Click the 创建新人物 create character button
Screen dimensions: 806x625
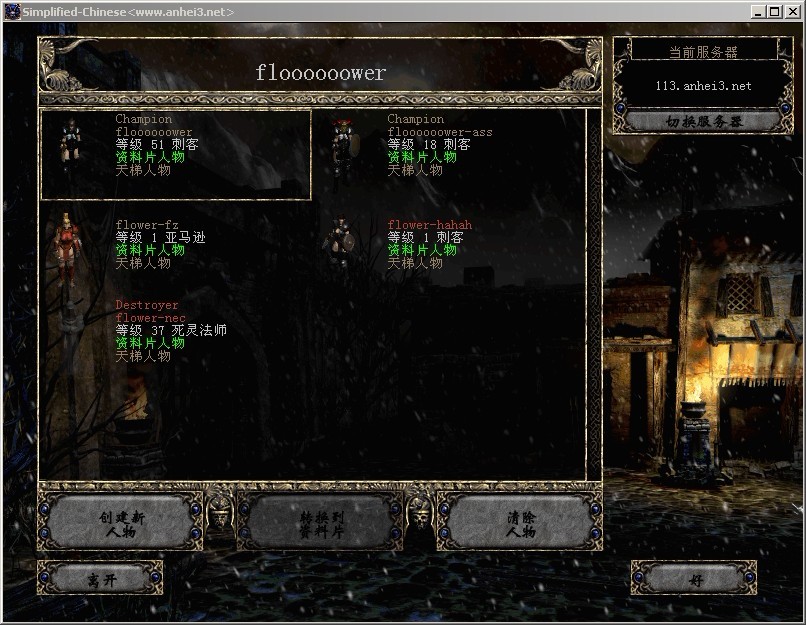click(122, 523)
